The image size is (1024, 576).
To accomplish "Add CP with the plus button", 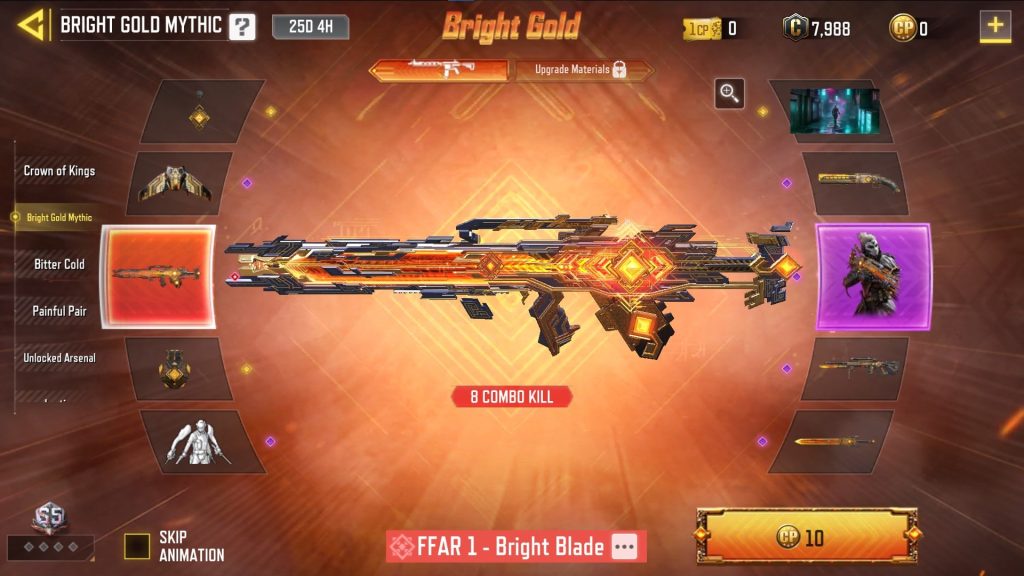I will [995, 26].
